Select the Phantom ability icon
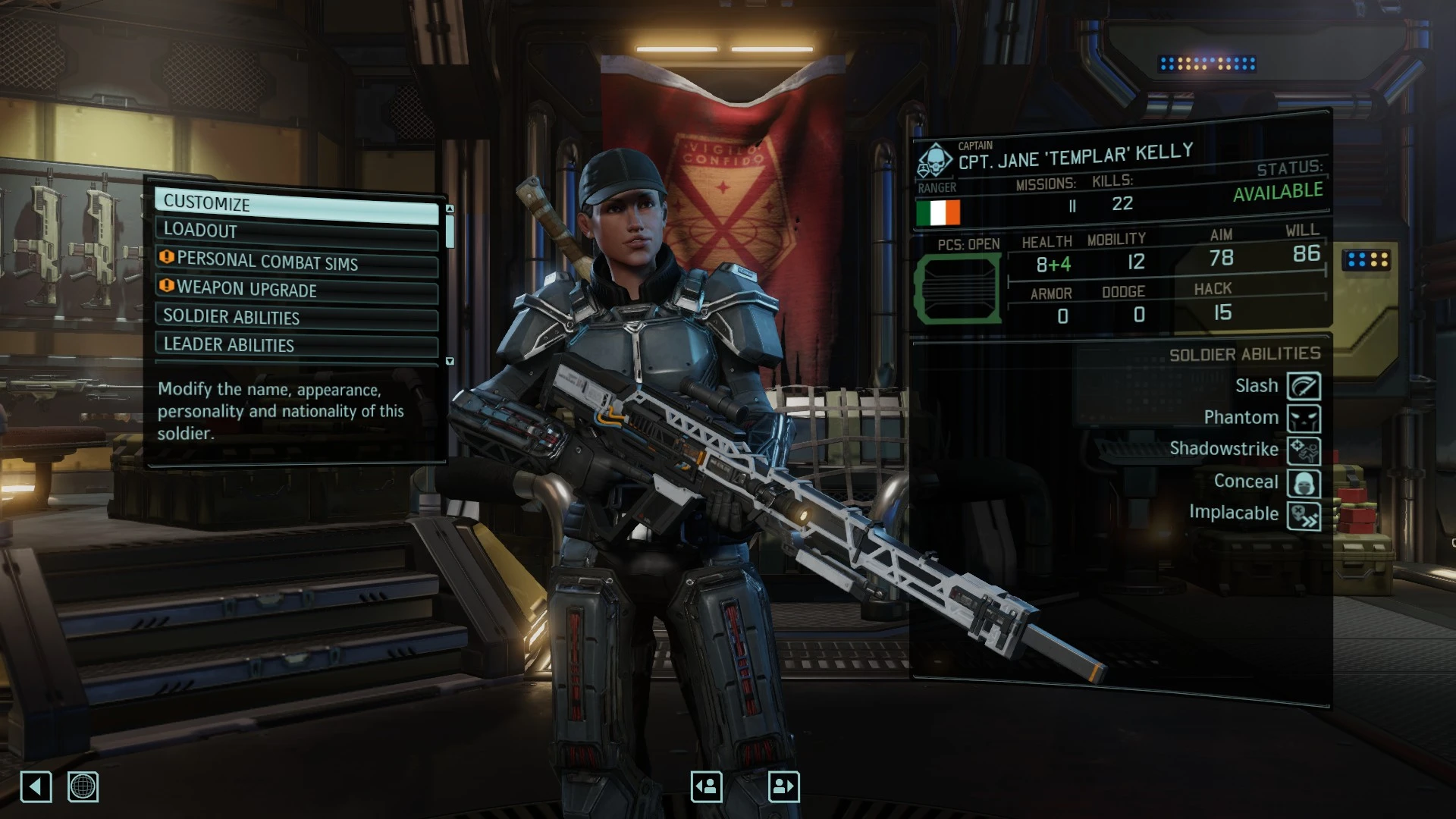The height and width of the screenshot is (819, 1456). pos(1304,419)
